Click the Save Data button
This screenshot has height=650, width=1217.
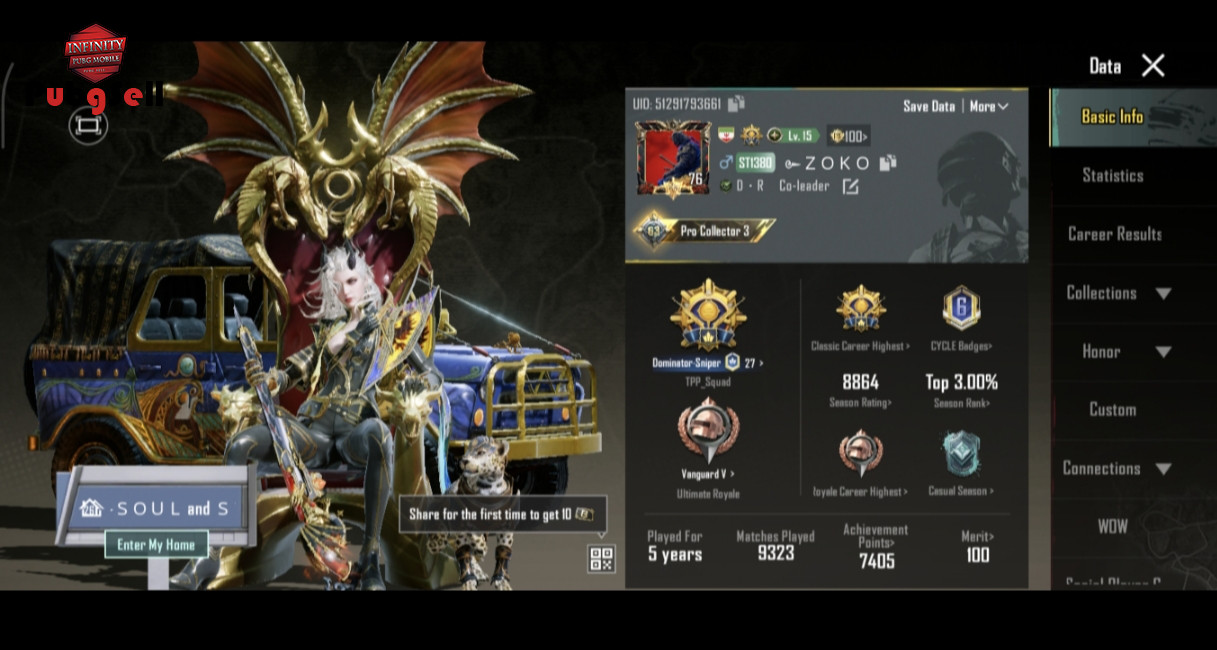[928, 106]
